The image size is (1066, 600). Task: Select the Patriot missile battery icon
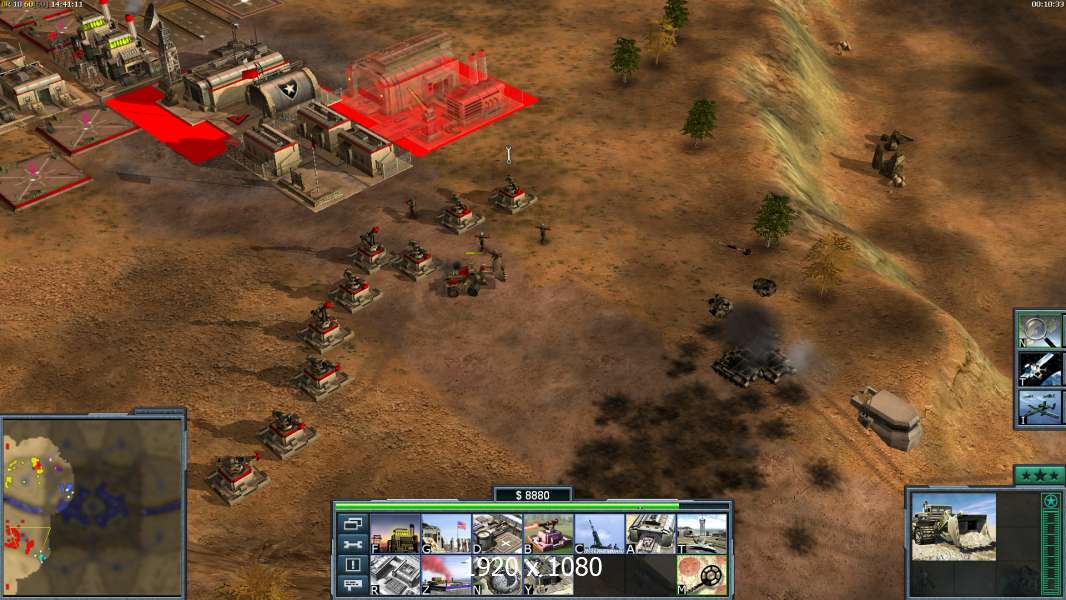coord(599,534)
